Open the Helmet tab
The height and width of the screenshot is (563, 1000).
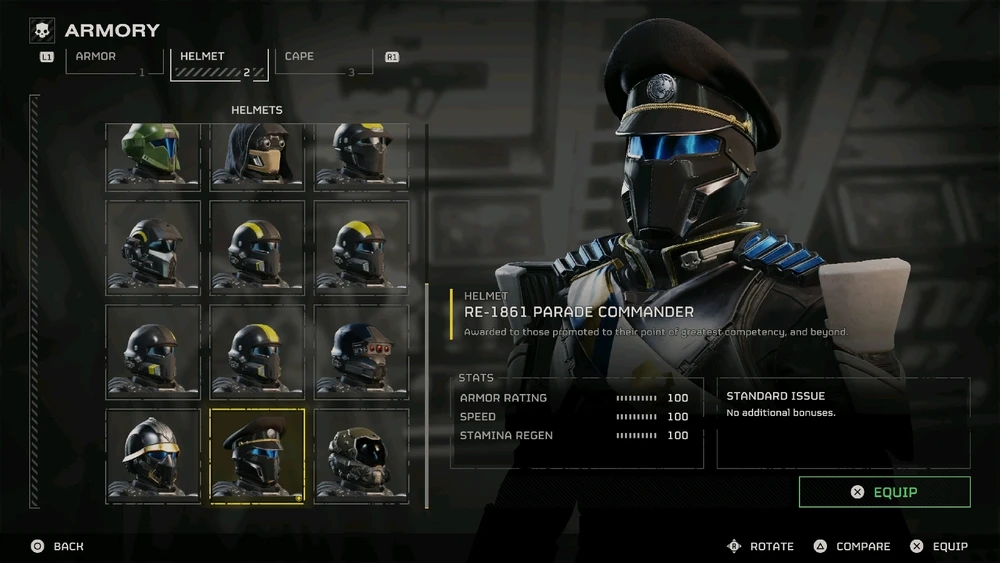point(218,61)
